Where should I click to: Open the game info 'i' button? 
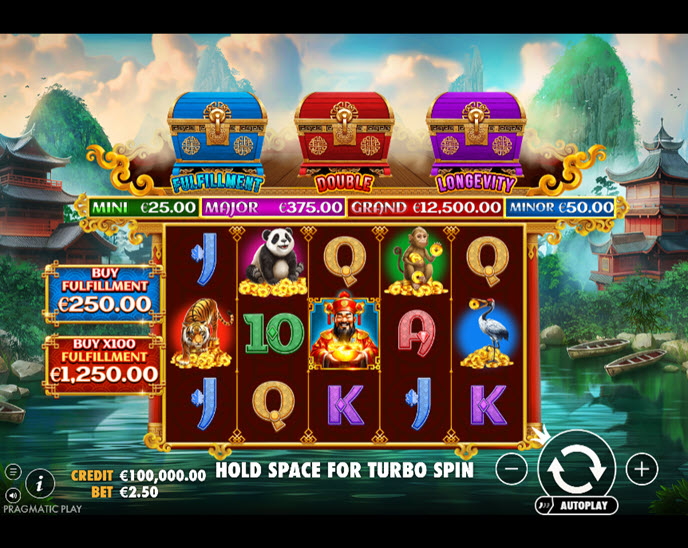point(39,484)
